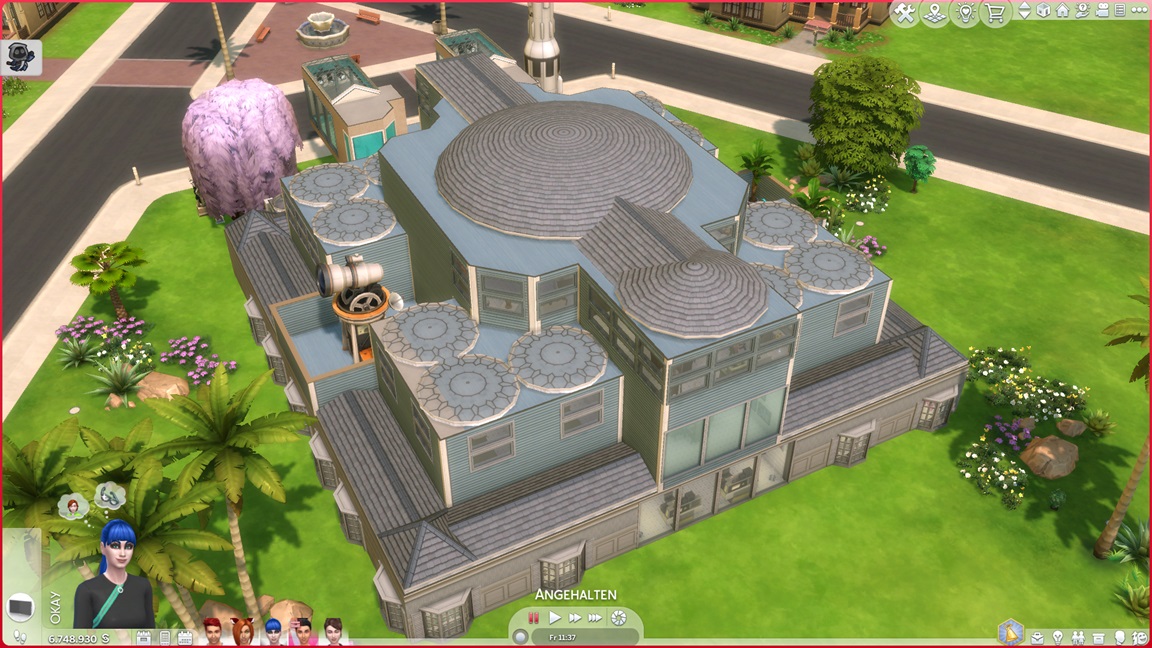Image resolution: width=1152 pixels, height=648 pixels.
Task: Open the golden bell notification icon
Action: pyautogui.click(x=1011, y=634)
